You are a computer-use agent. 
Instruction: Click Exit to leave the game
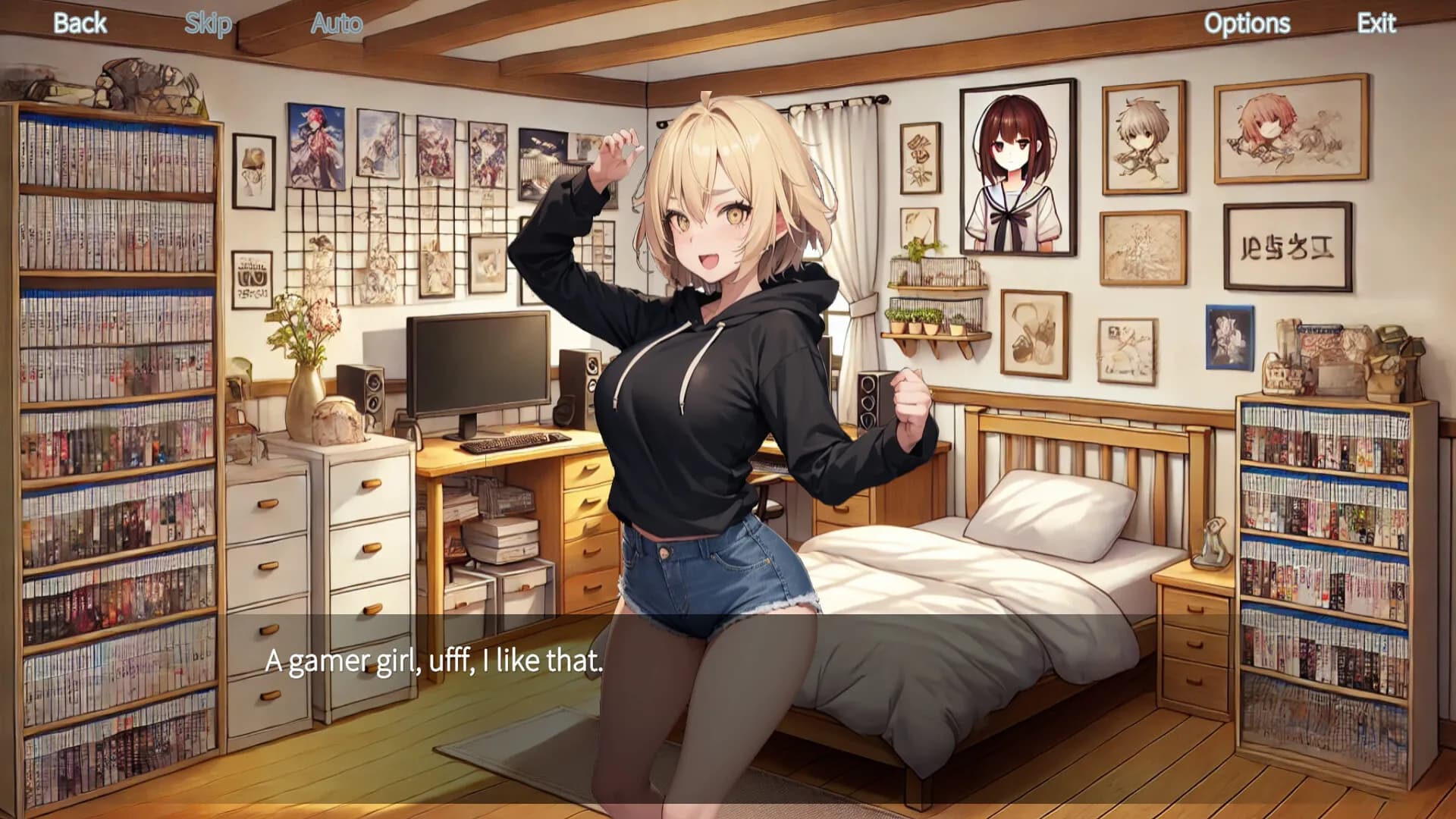1376,23
